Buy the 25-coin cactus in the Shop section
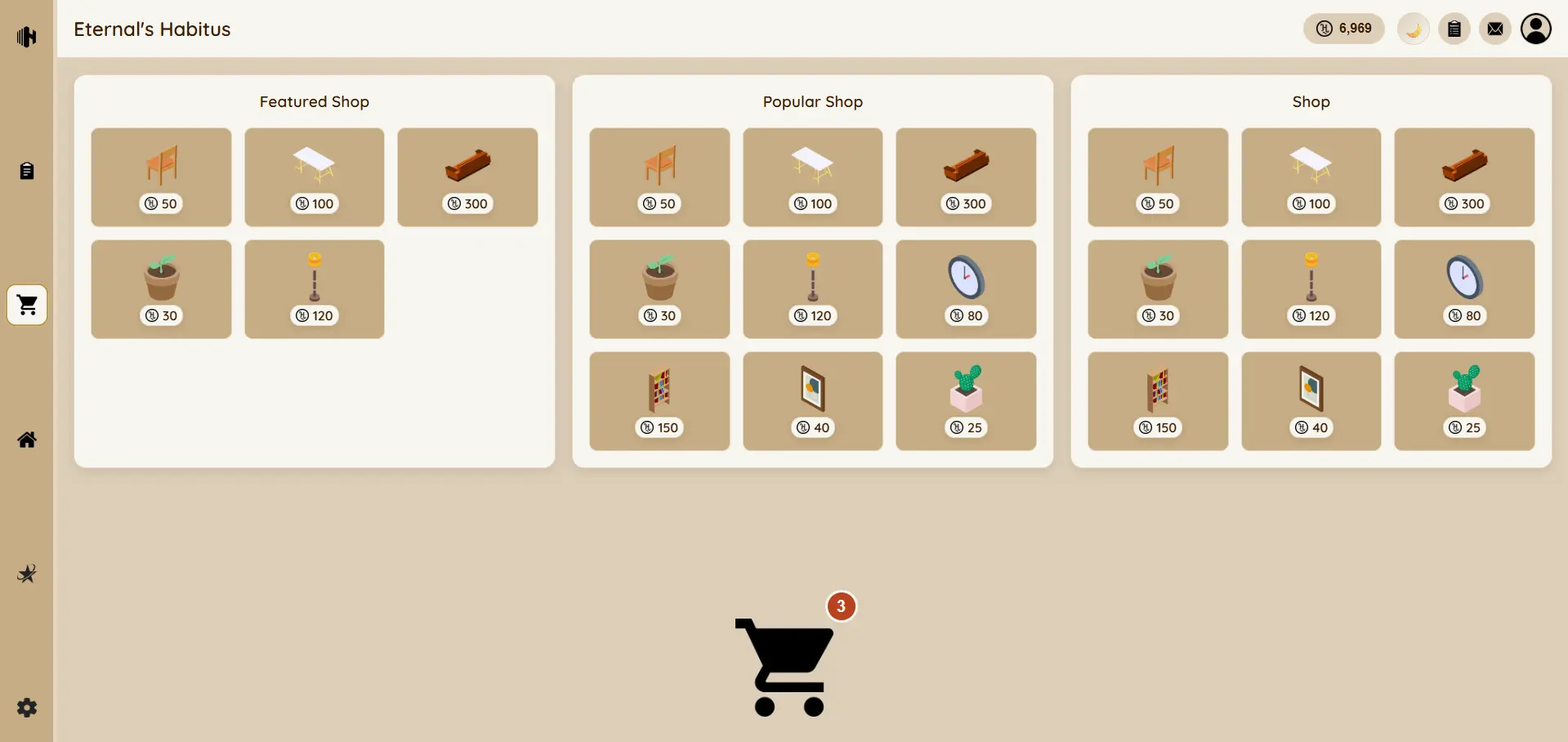This screenshot has height=742, width=1568. pos(1464,401)
